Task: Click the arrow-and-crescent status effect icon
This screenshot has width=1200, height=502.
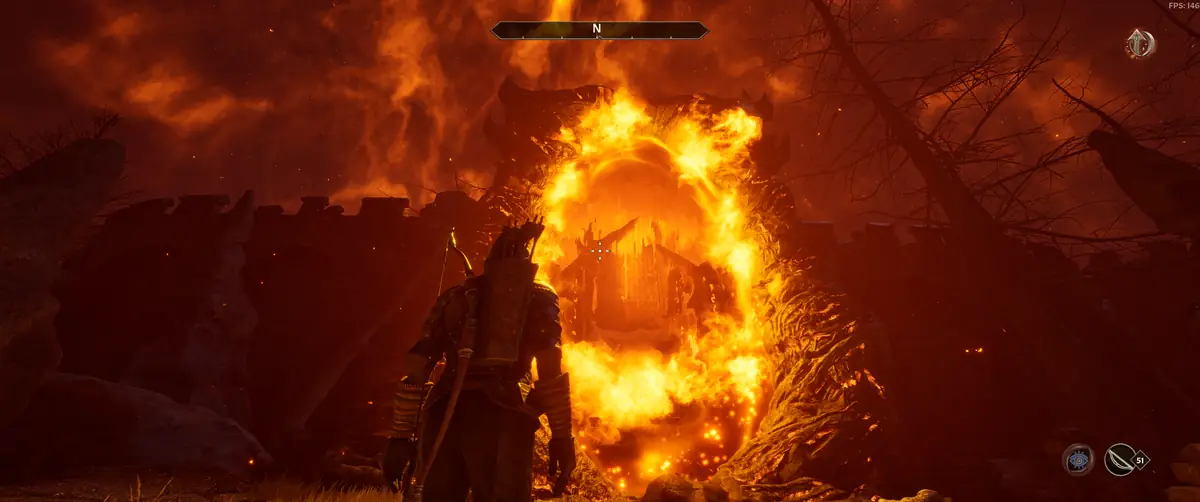Action: pyautogui.click(x=1139, y=44)
